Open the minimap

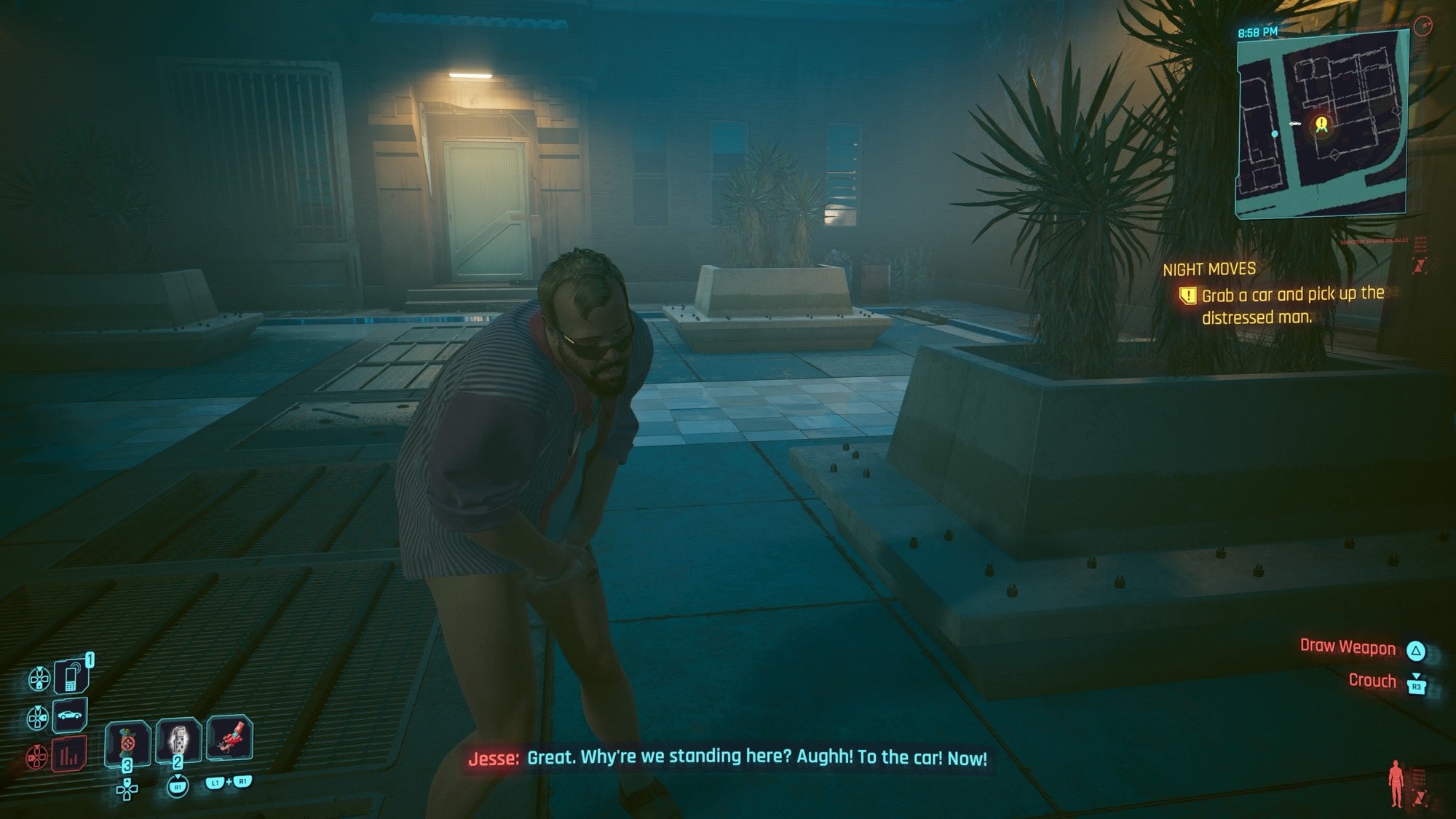coord(1321,124)
